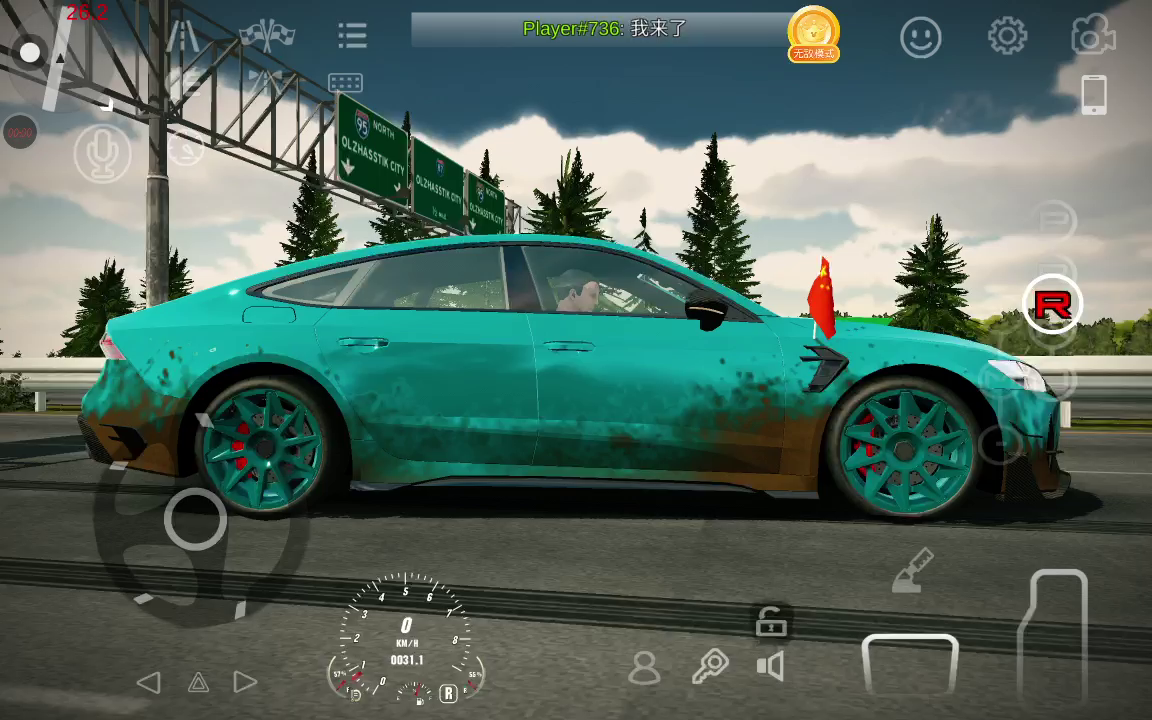
Task: Toggle the microphone voice chat
Action: 102,155
